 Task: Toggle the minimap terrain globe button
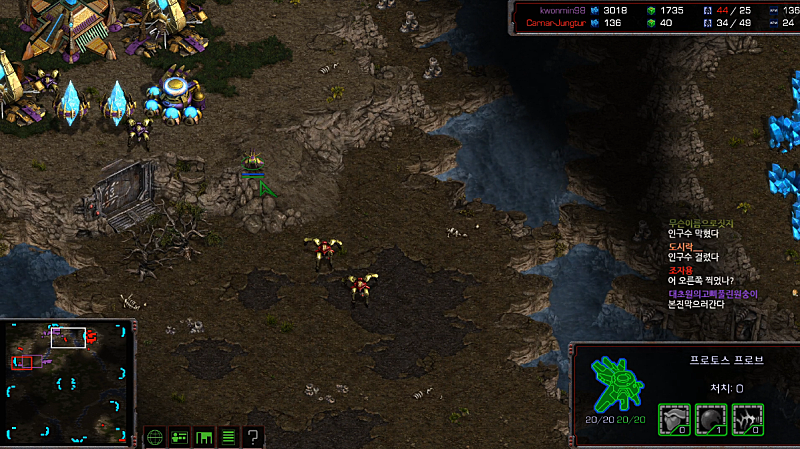tap(155, 436)
